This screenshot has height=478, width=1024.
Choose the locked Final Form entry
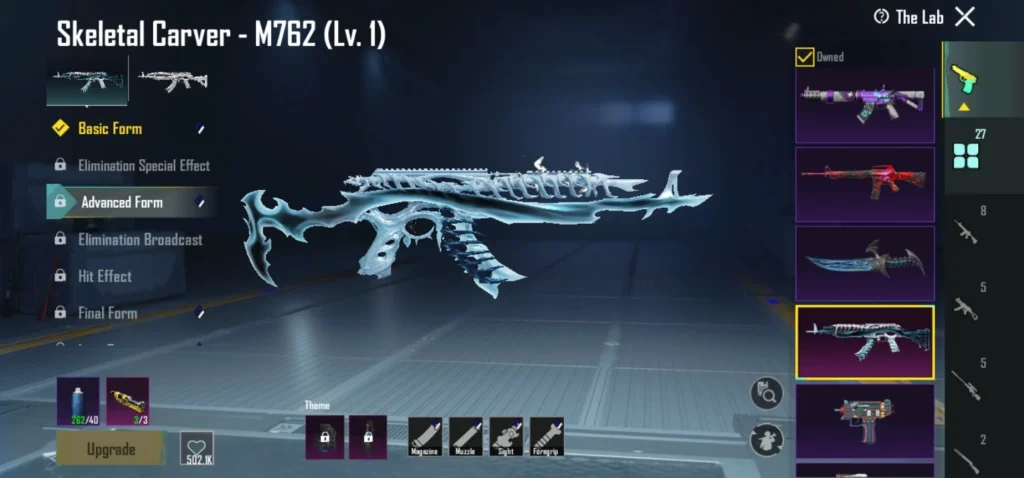coord(107,313)
